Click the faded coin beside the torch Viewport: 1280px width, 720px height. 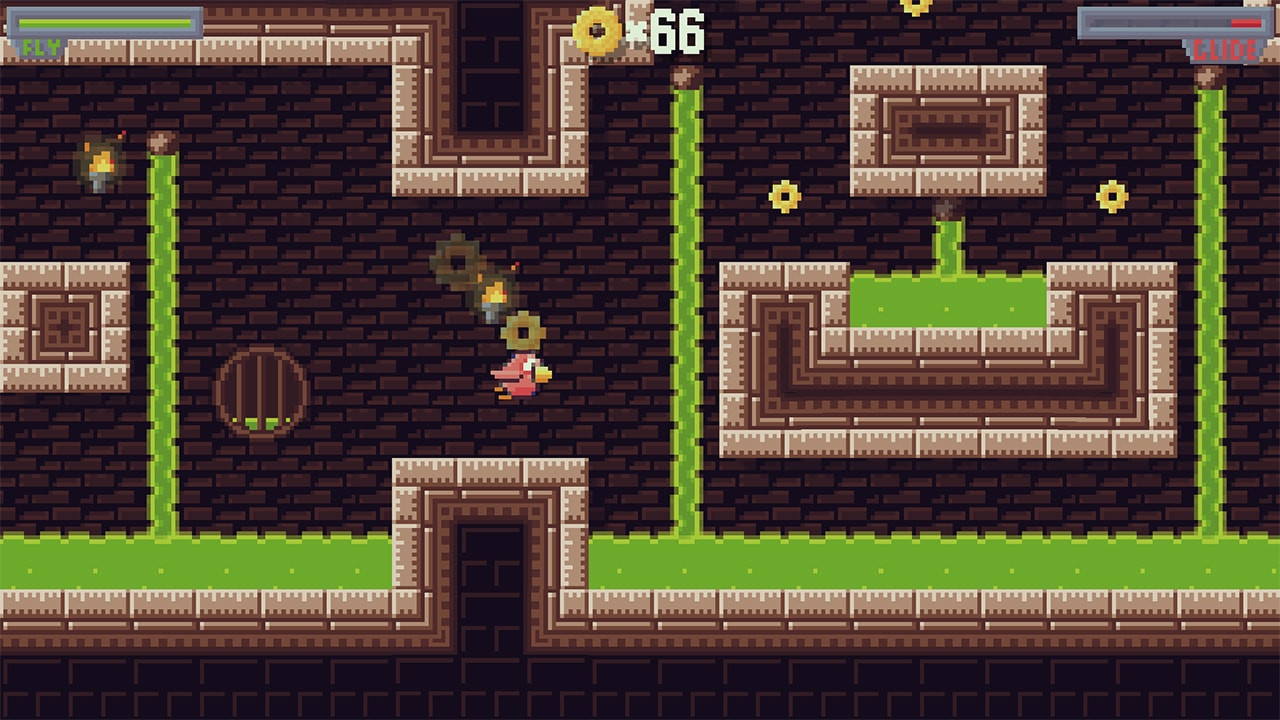(457, 258)
